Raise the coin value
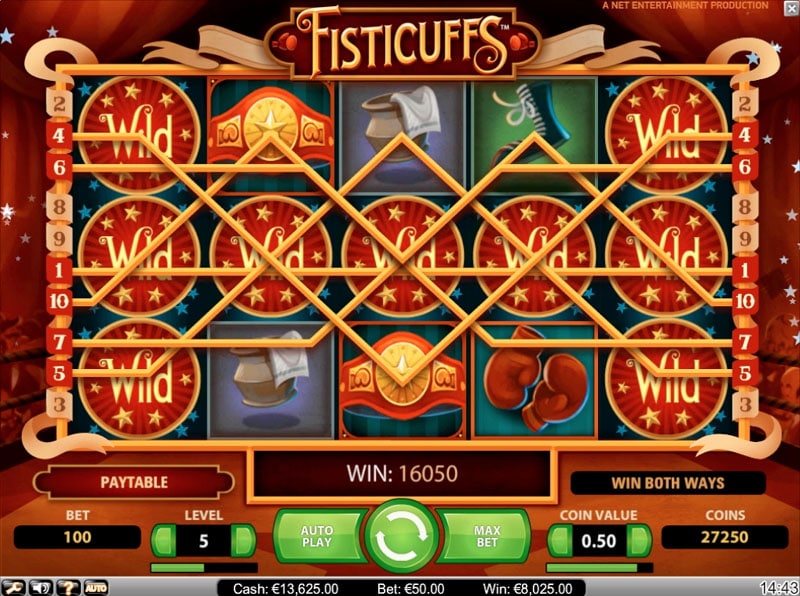This screenshot has height=596, width=800. (x=640, y=539)
